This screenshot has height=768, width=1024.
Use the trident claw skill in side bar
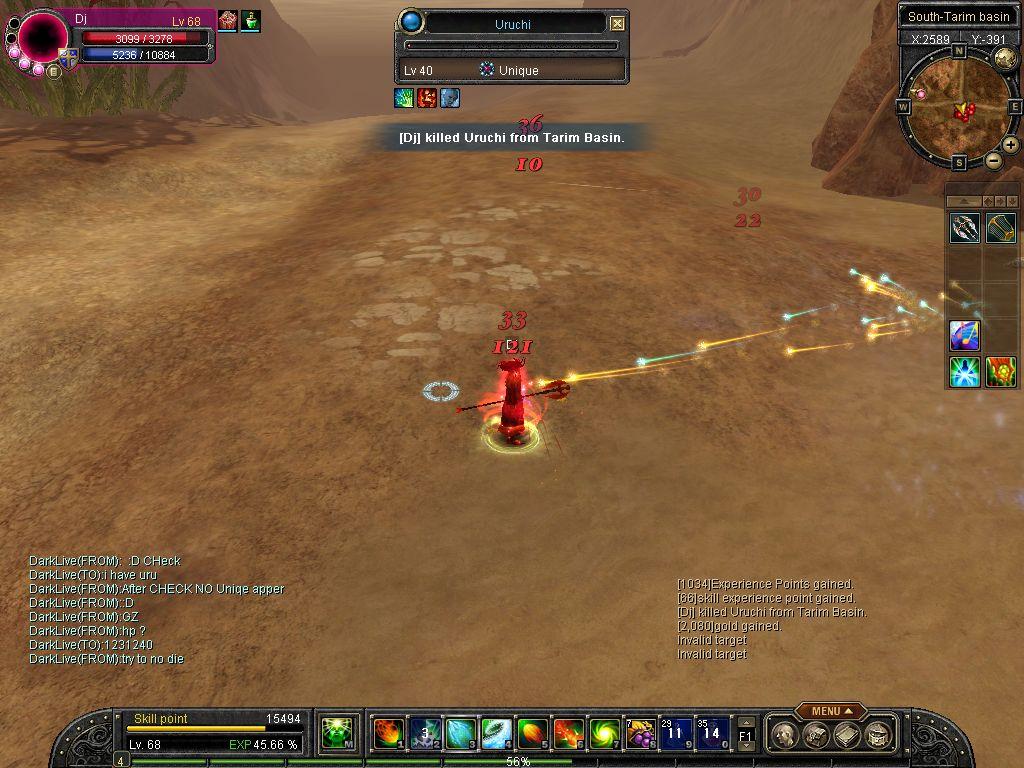click(x=964, y=228)
